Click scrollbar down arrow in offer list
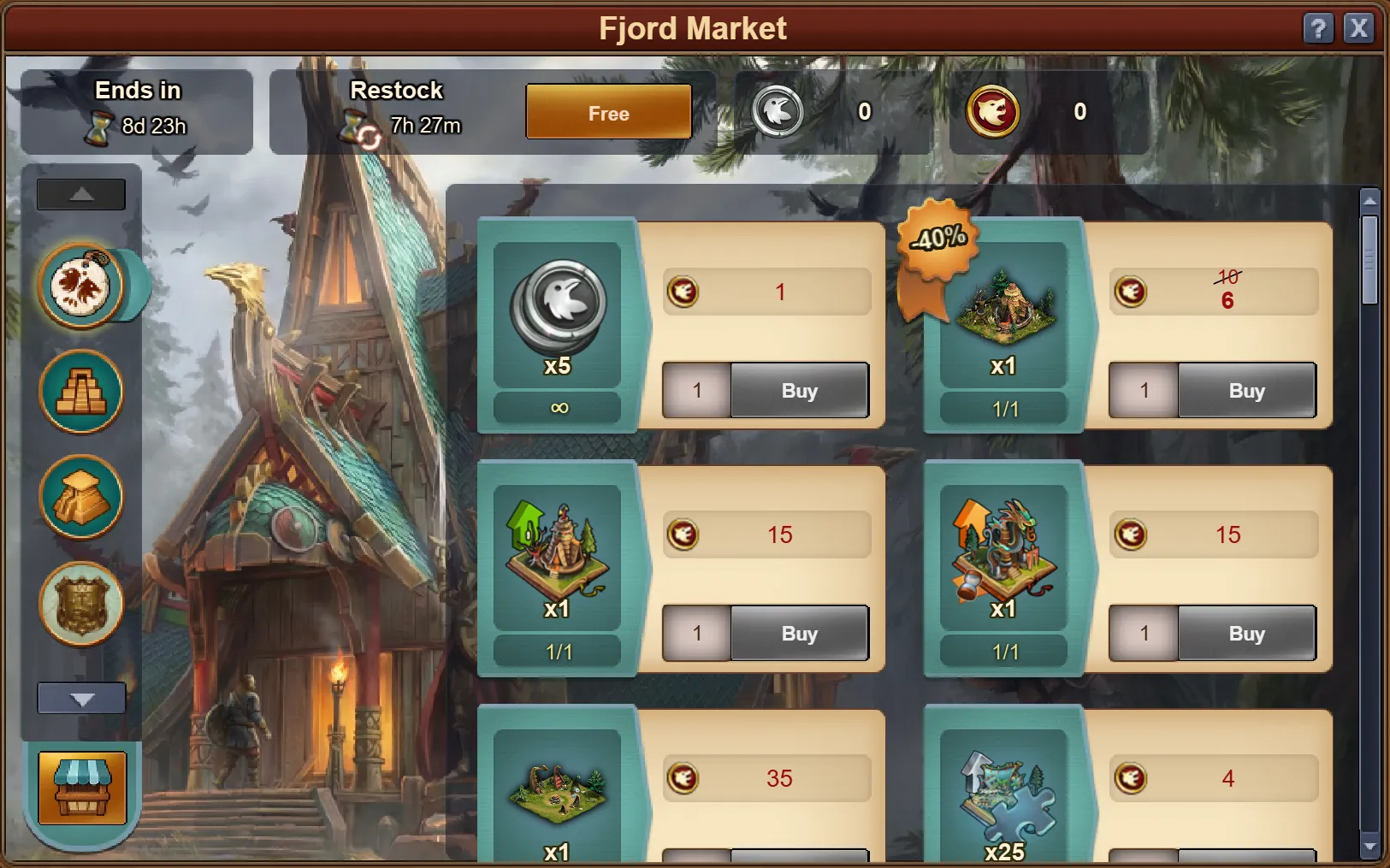1390x868 pixels. pos(1369,847)
